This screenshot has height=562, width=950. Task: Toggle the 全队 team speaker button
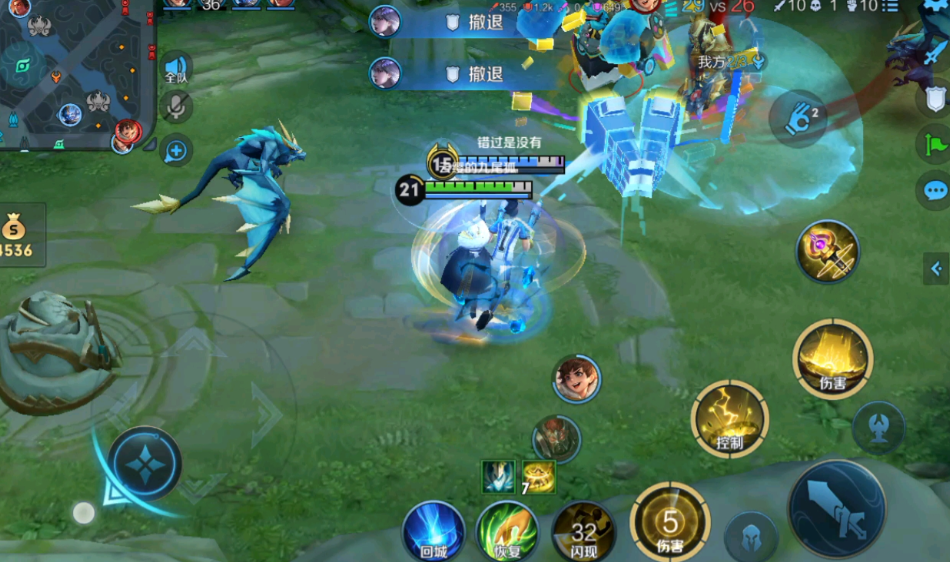(176, 67)
